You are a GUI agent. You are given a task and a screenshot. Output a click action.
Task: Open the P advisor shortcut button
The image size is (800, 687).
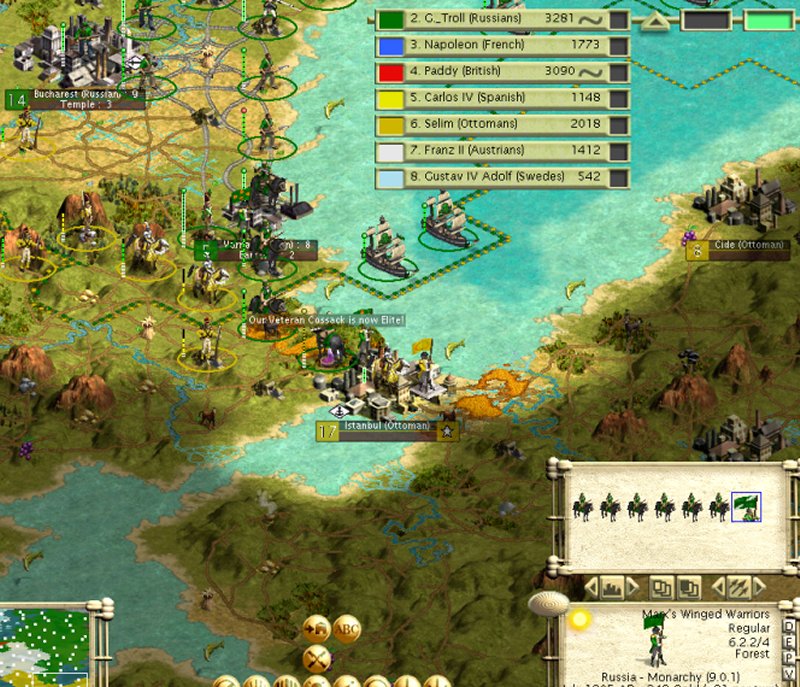point(789,657)
